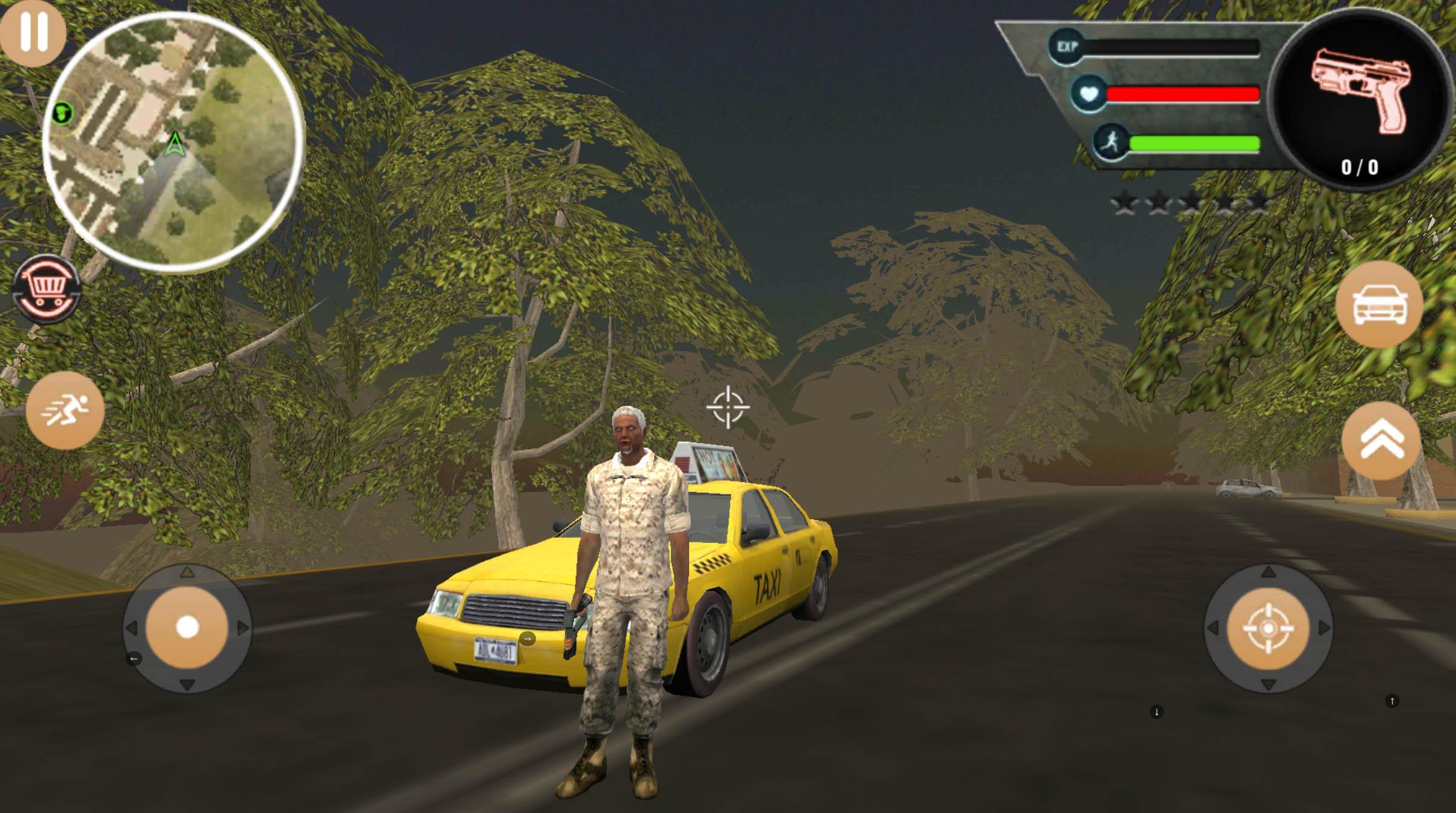Open the pause menu
Image resolution: width=1456 pixels, height=813 pixels.
point(33,33)
